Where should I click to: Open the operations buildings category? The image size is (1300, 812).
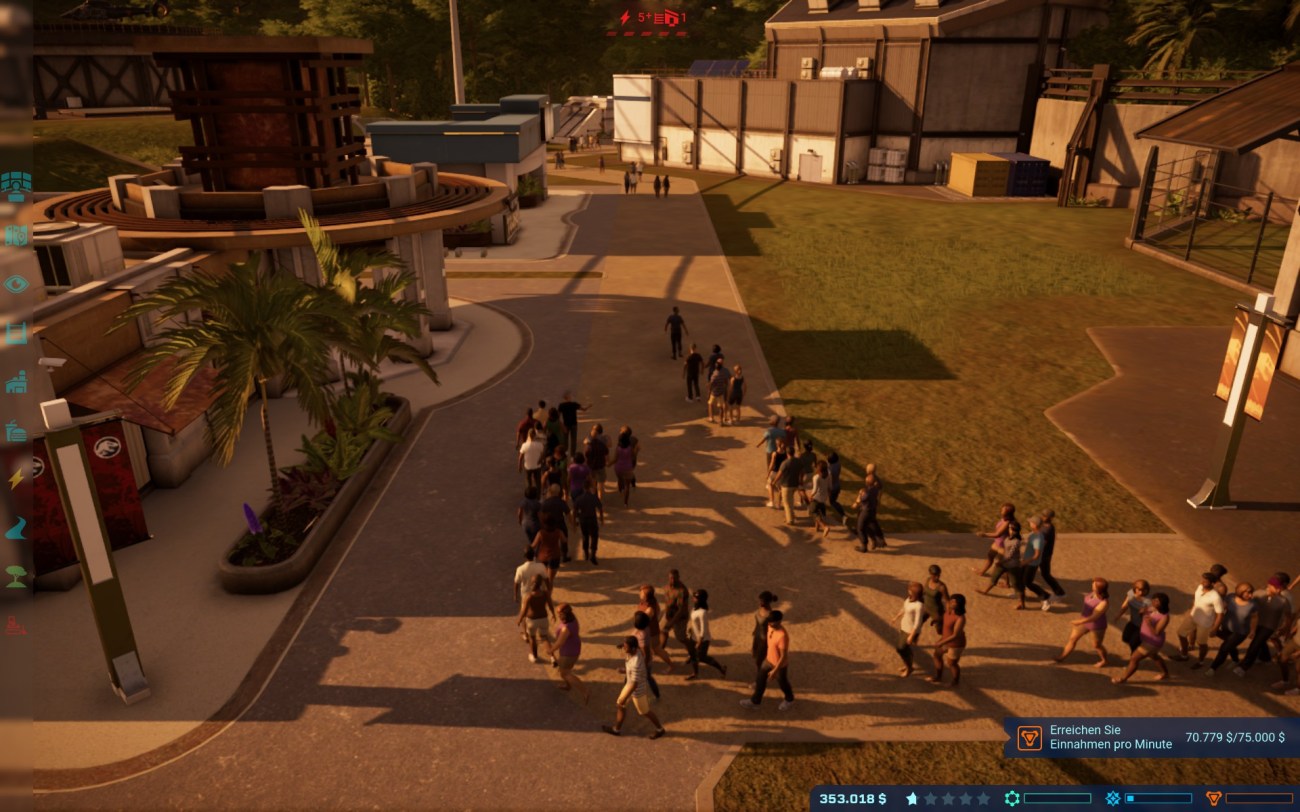tap(16, 382)
